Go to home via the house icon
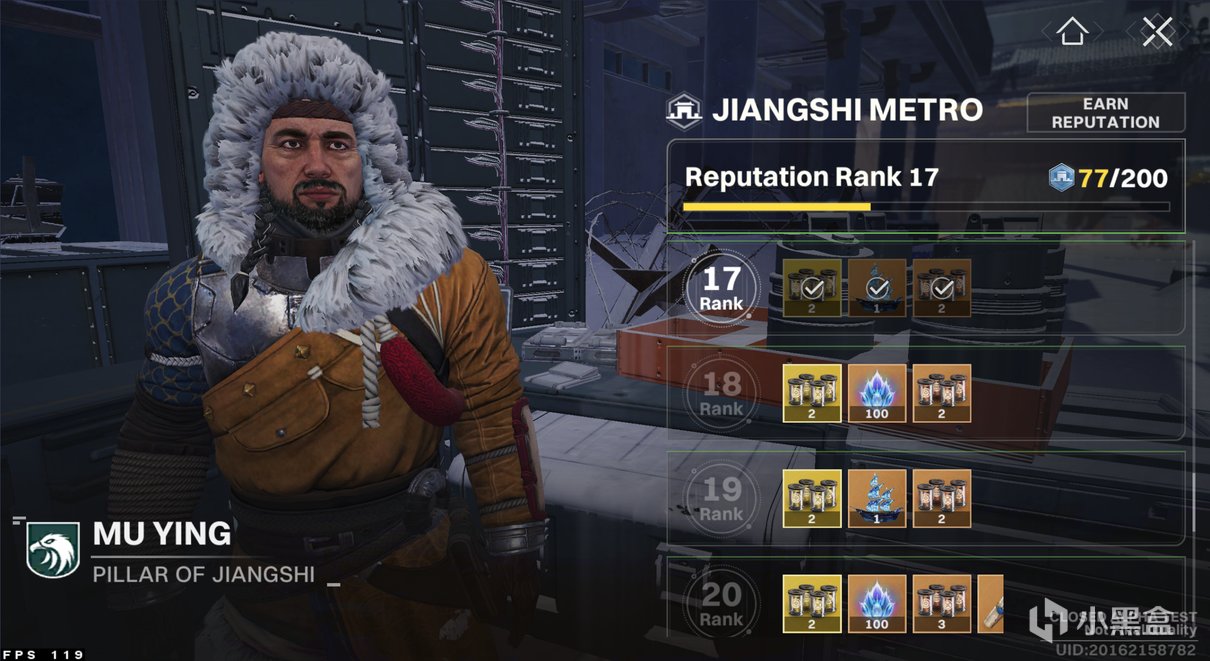 1072,32
